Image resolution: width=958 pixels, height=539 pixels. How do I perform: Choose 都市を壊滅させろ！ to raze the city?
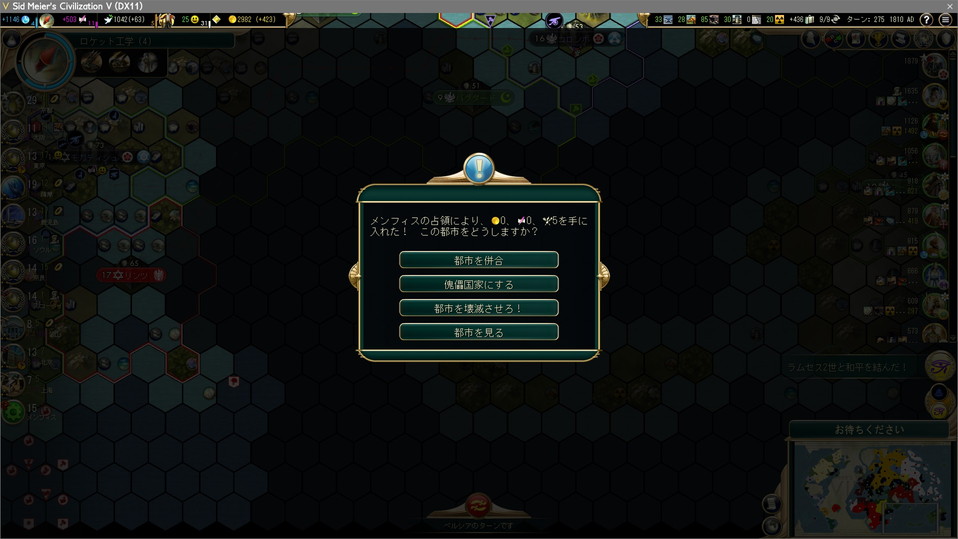point(478,308)
